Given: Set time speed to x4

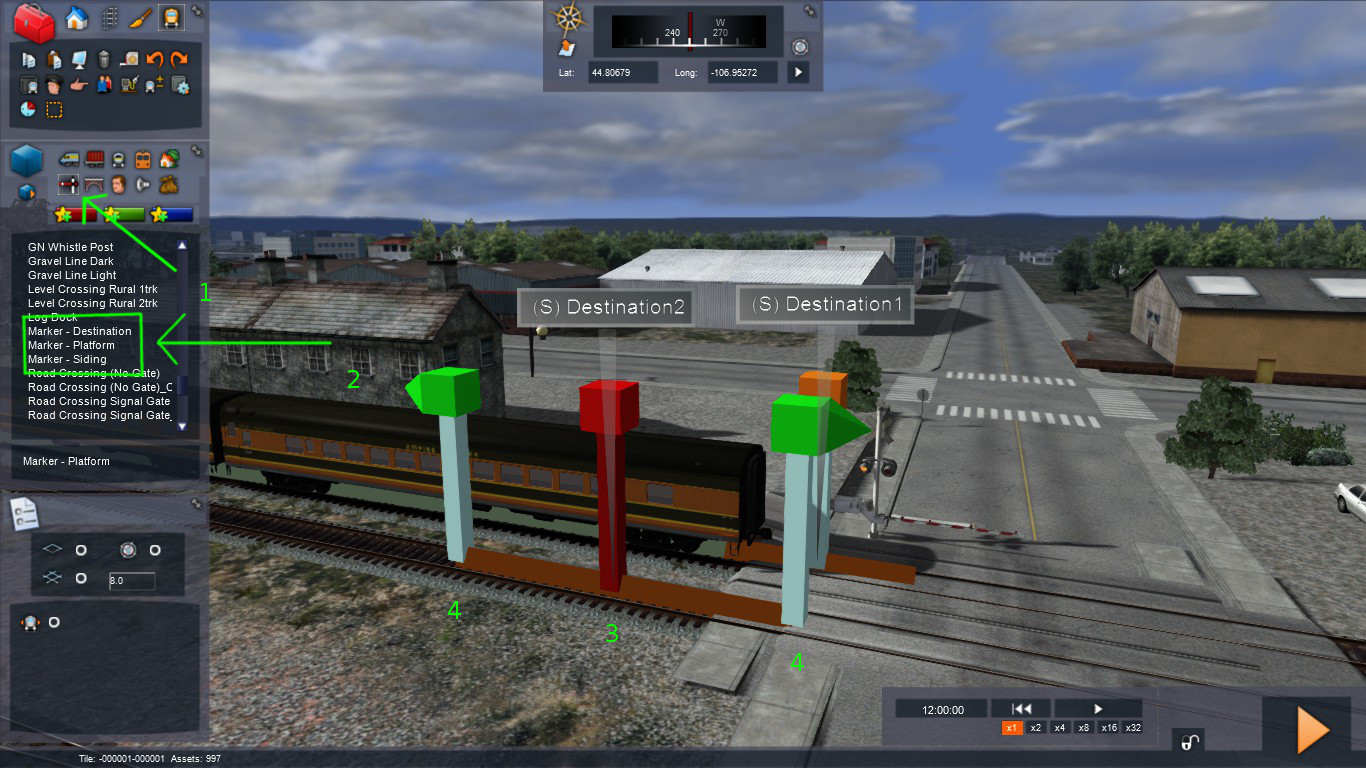Looking at the screenshot, I should pos(1059,728).
